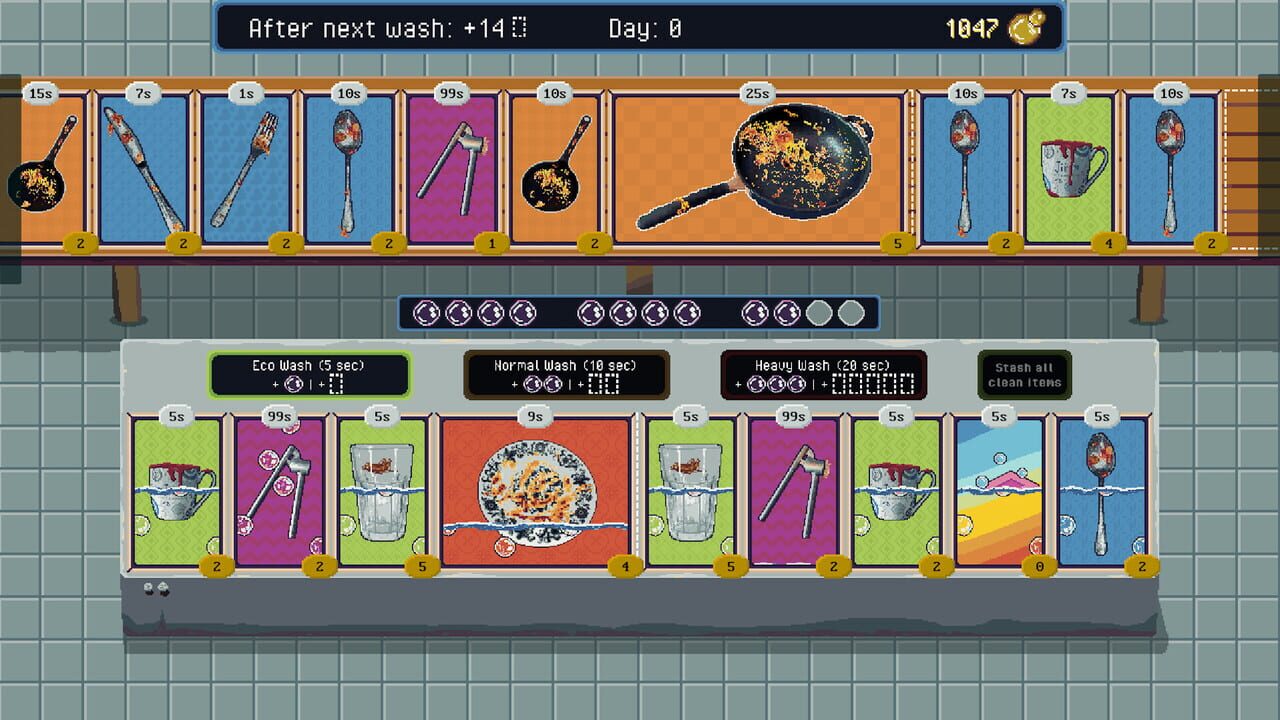The height and width of the screenshot is (720, 1280).
Task: Grab the bloody mug from the conveyor
Action: [1068, 165]
